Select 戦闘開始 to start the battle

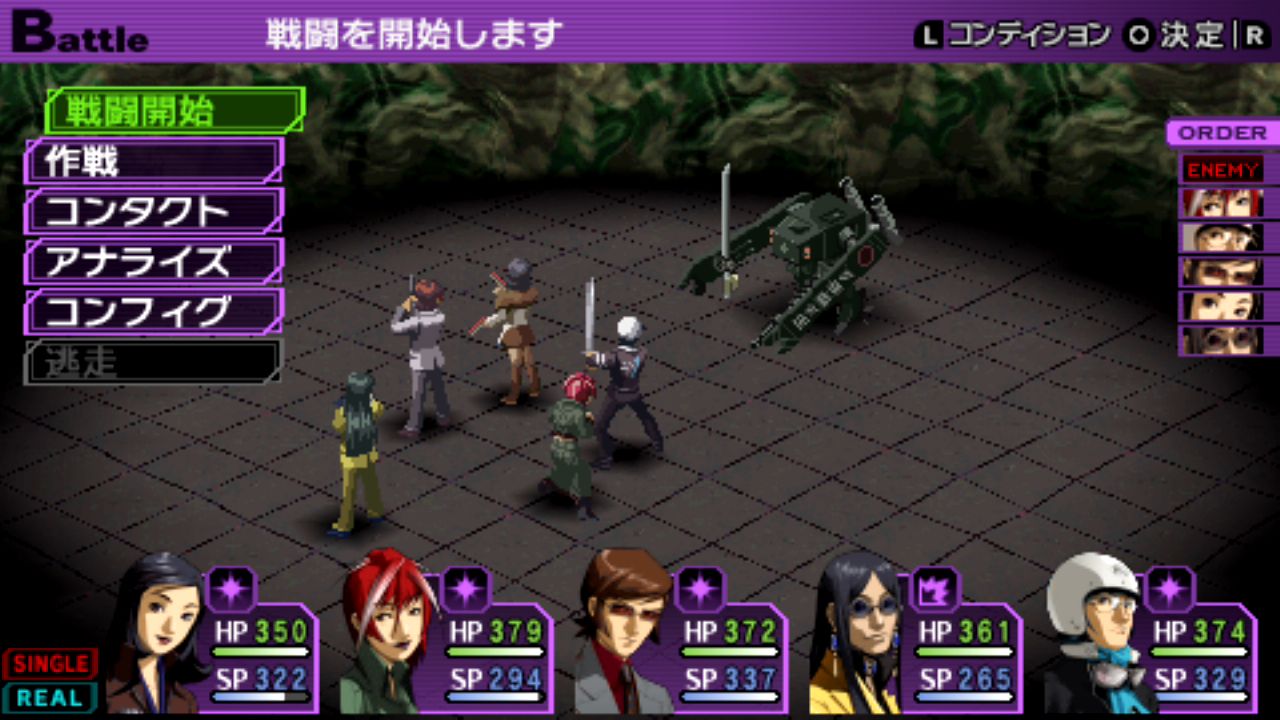tap(172, 110)
